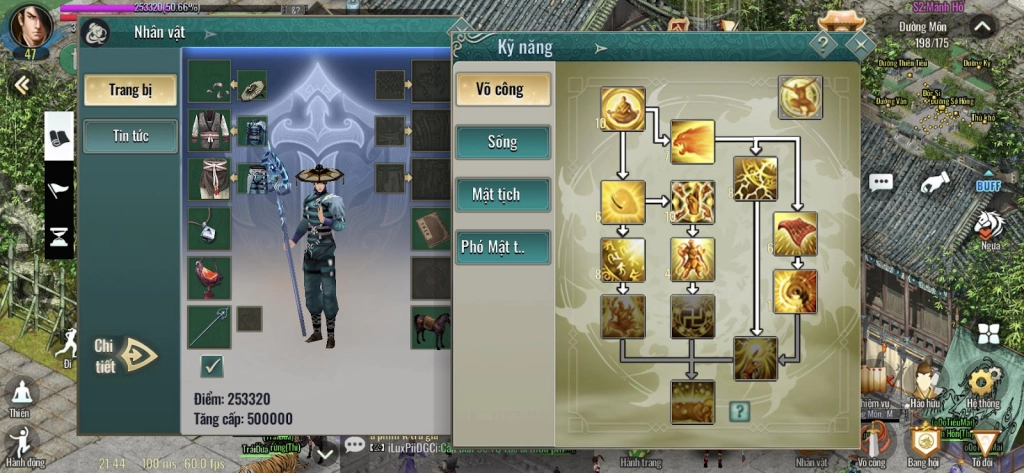
Task: Close the Kỹ năng skills window
Action: [x=859, y=44]
